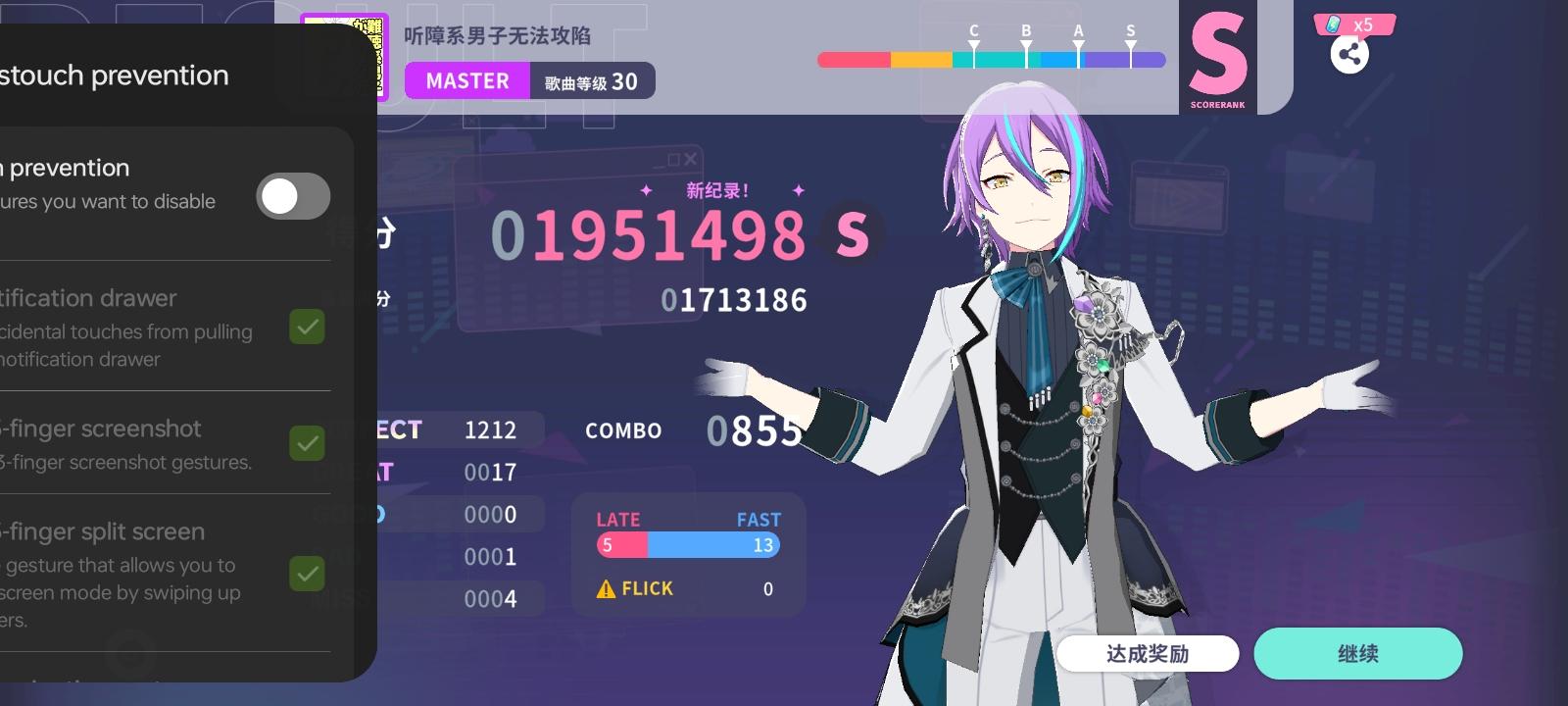Click the C rank marker on the score gauge
The height and width of the screenshot is (706, 1568).
[x=972, y=42]
